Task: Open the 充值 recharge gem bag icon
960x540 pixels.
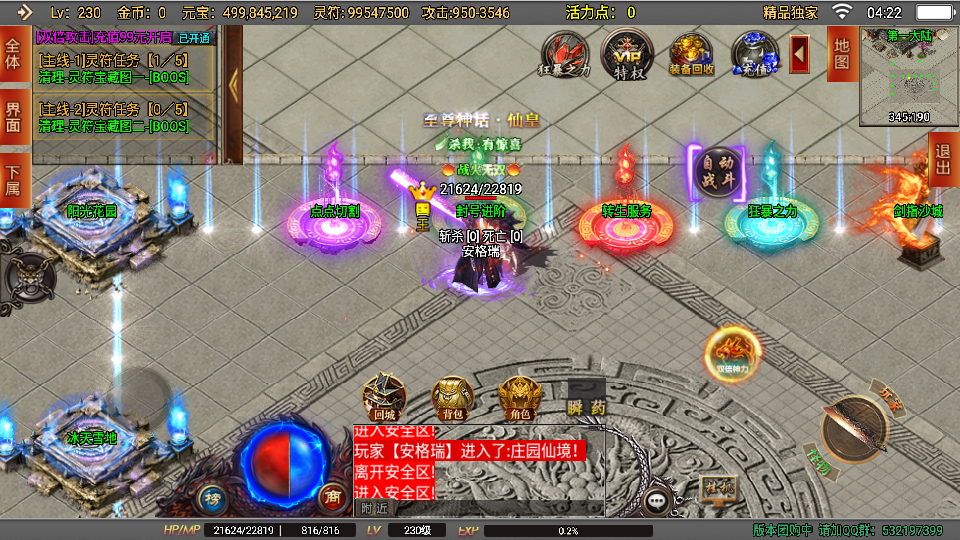Action: (x=754, y=52)
